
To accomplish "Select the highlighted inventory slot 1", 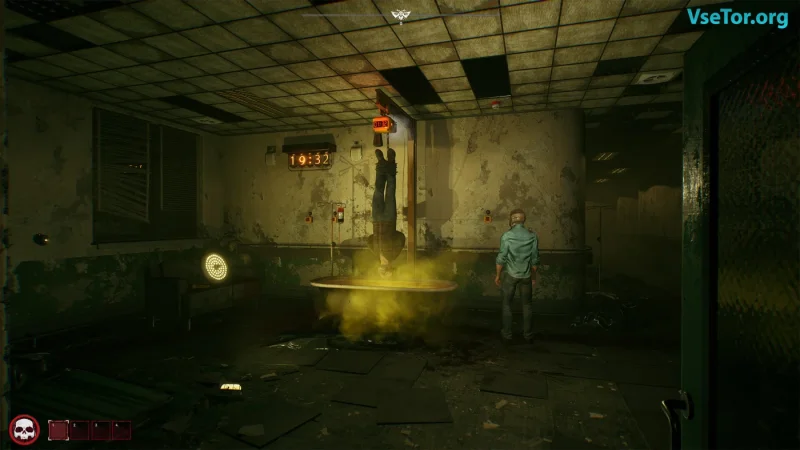I will coord(59,430).
